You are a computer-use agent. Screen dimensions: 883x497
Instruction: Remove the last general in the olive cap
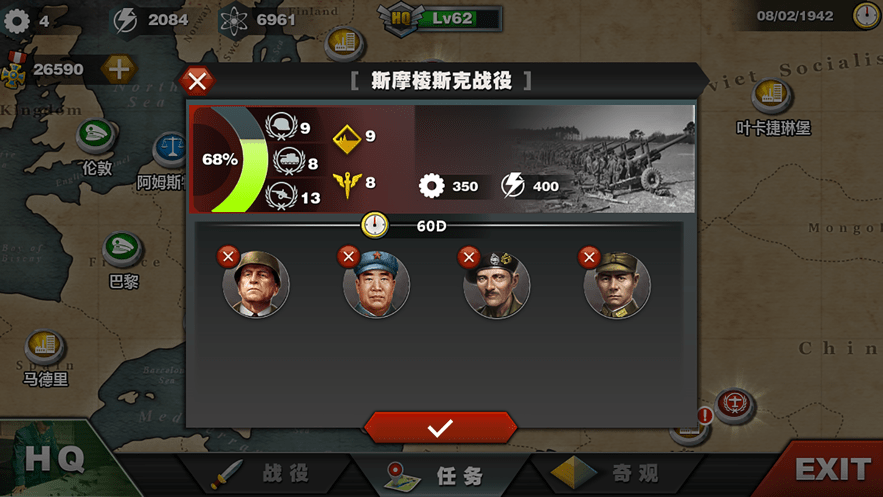pos(588,257)
